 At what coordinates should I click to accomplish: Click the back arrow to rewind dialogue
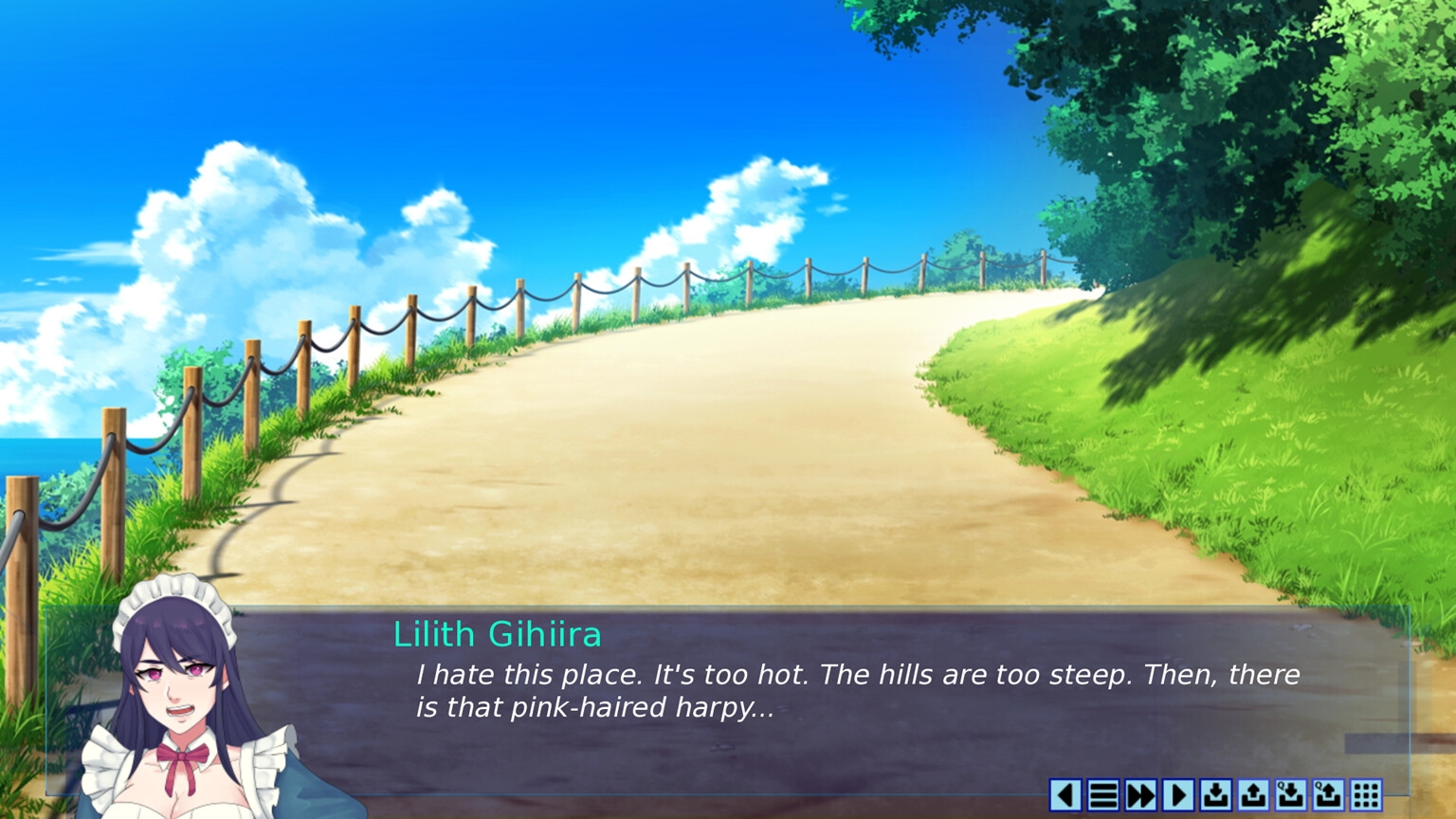[1065, 794]
